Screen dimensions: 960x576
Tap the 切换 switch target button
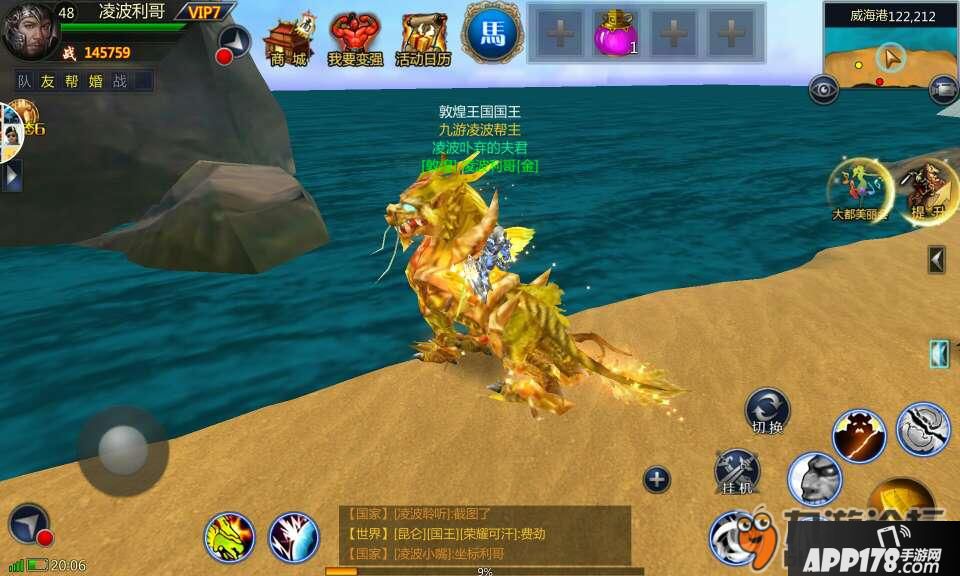tap(767, 412)
